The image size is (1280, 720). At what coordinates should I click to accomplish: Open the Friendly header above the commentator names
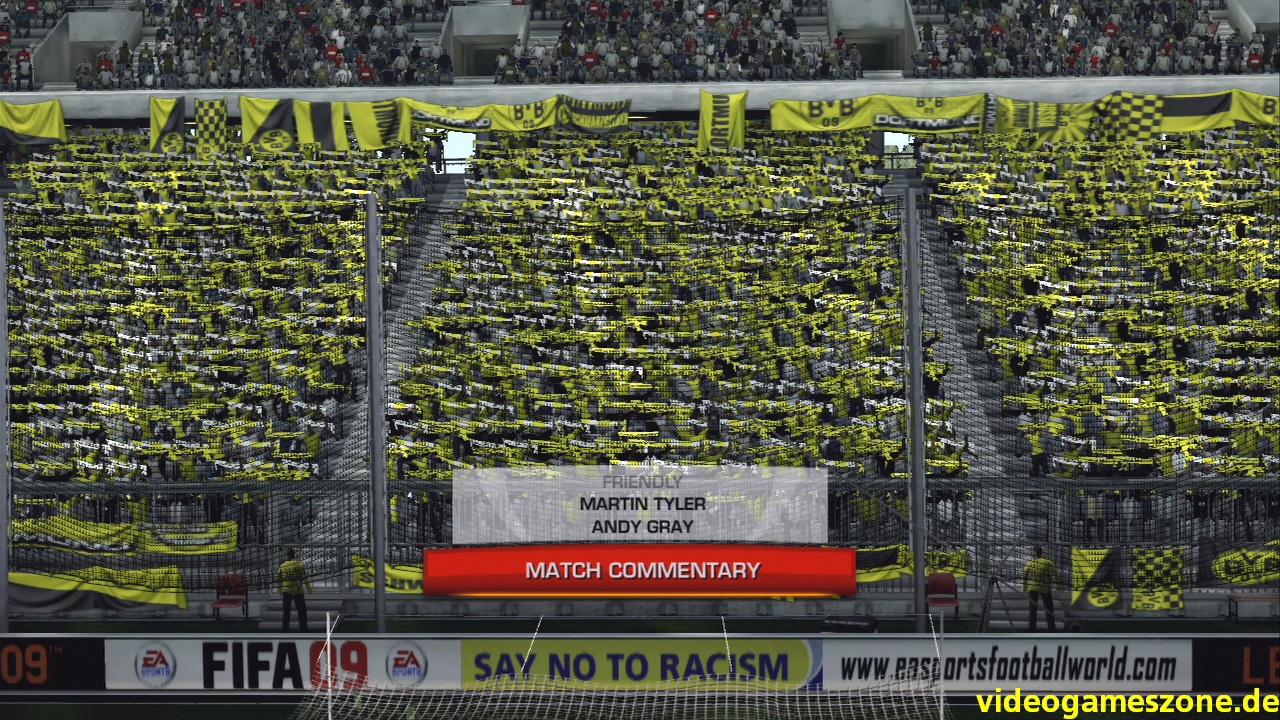click(x=641, y=480)
